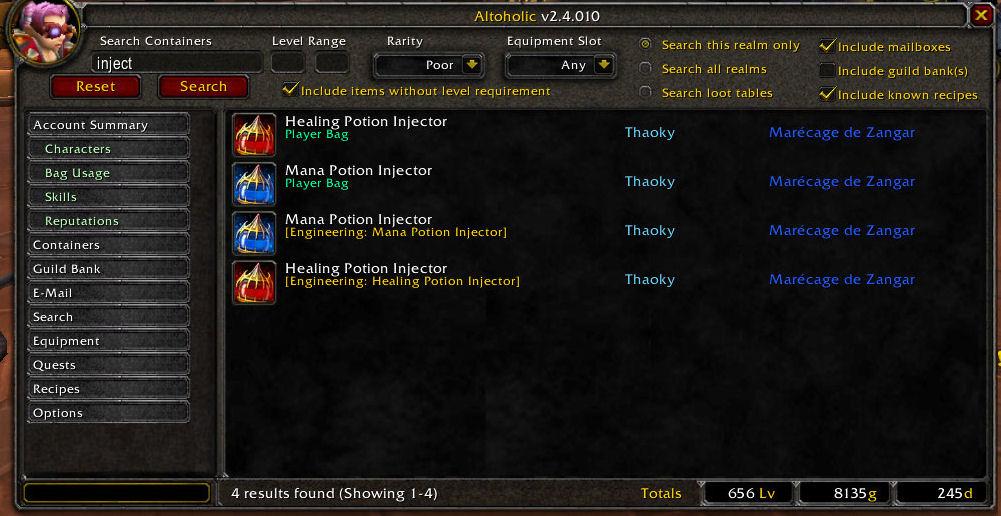Toggle Include mailboxes checkbox
This screenshot has width=1001, height=516.
point(827,46)
